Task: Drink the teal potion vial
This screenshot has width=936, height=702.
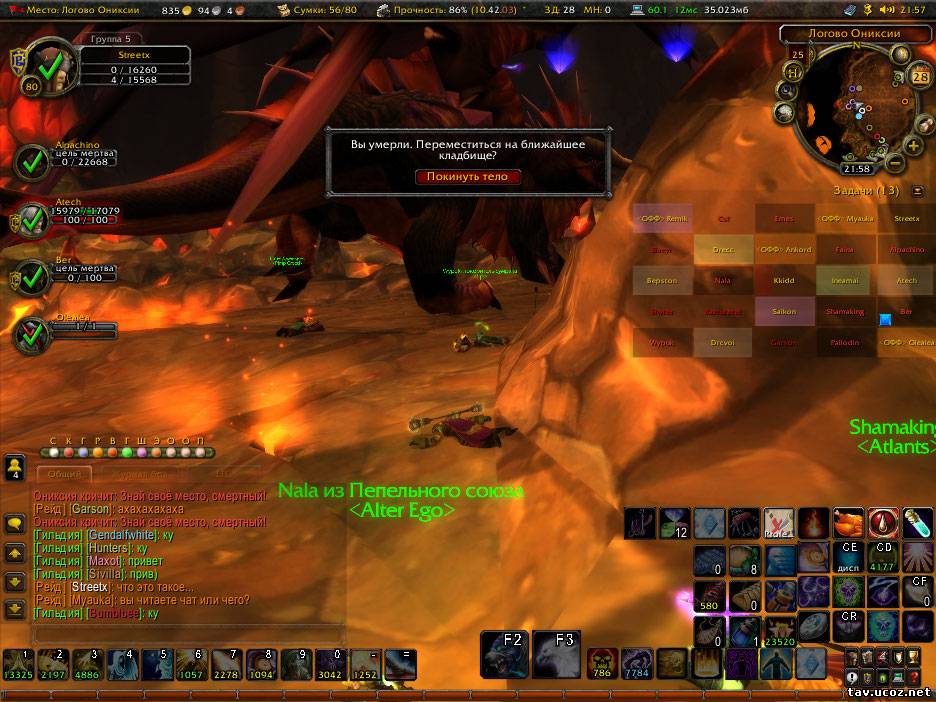Action: point(917,522)
